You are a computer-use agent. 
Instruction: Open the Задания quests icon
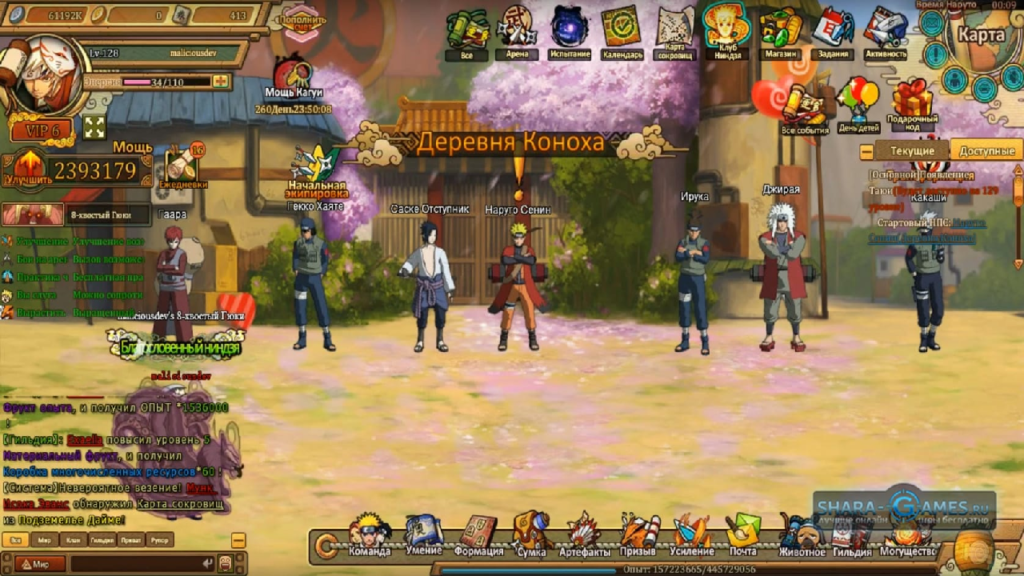click(x=831, y=30)
